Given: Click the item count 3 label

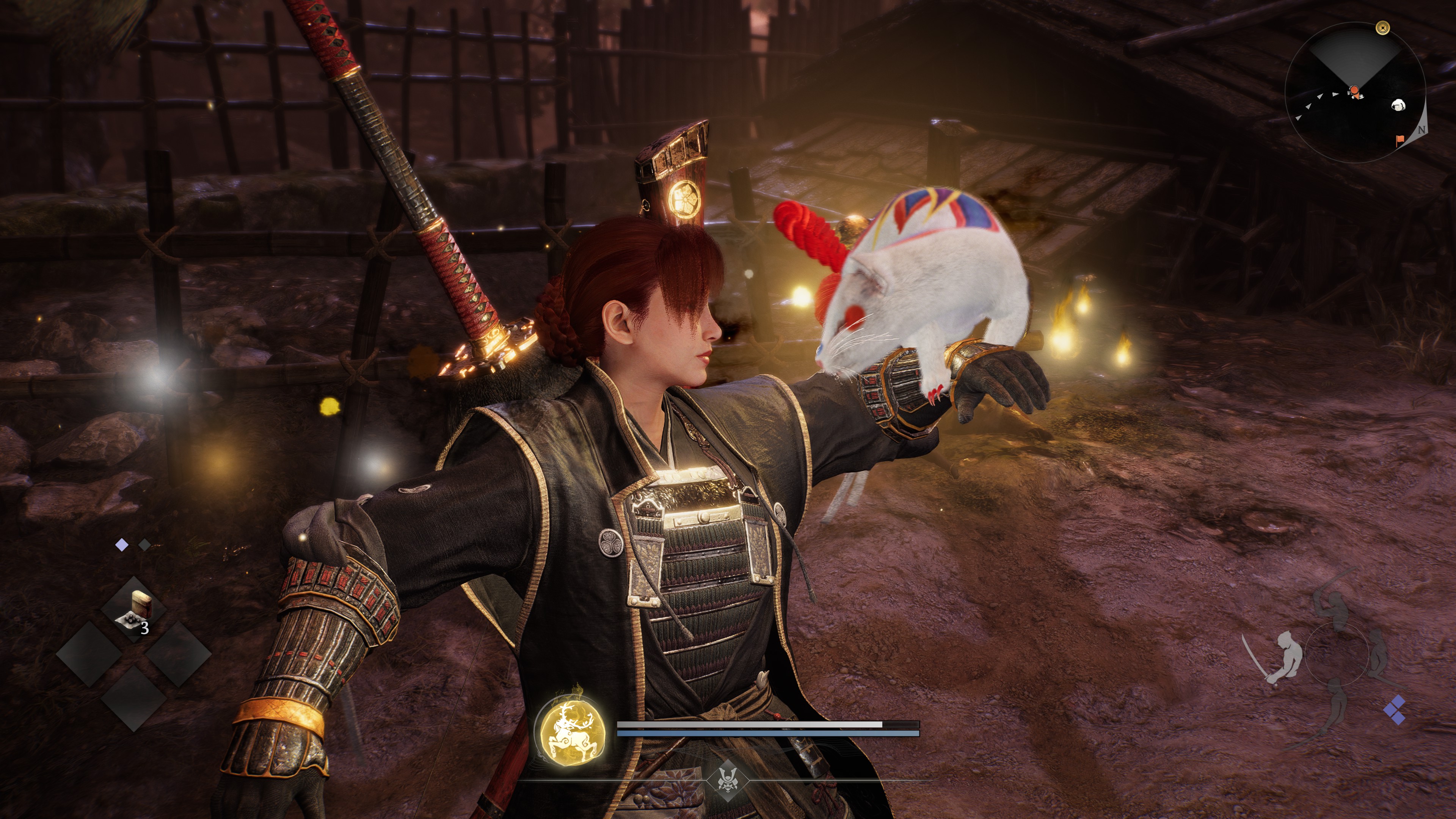Looking at the screenshot, I should 145,628.
